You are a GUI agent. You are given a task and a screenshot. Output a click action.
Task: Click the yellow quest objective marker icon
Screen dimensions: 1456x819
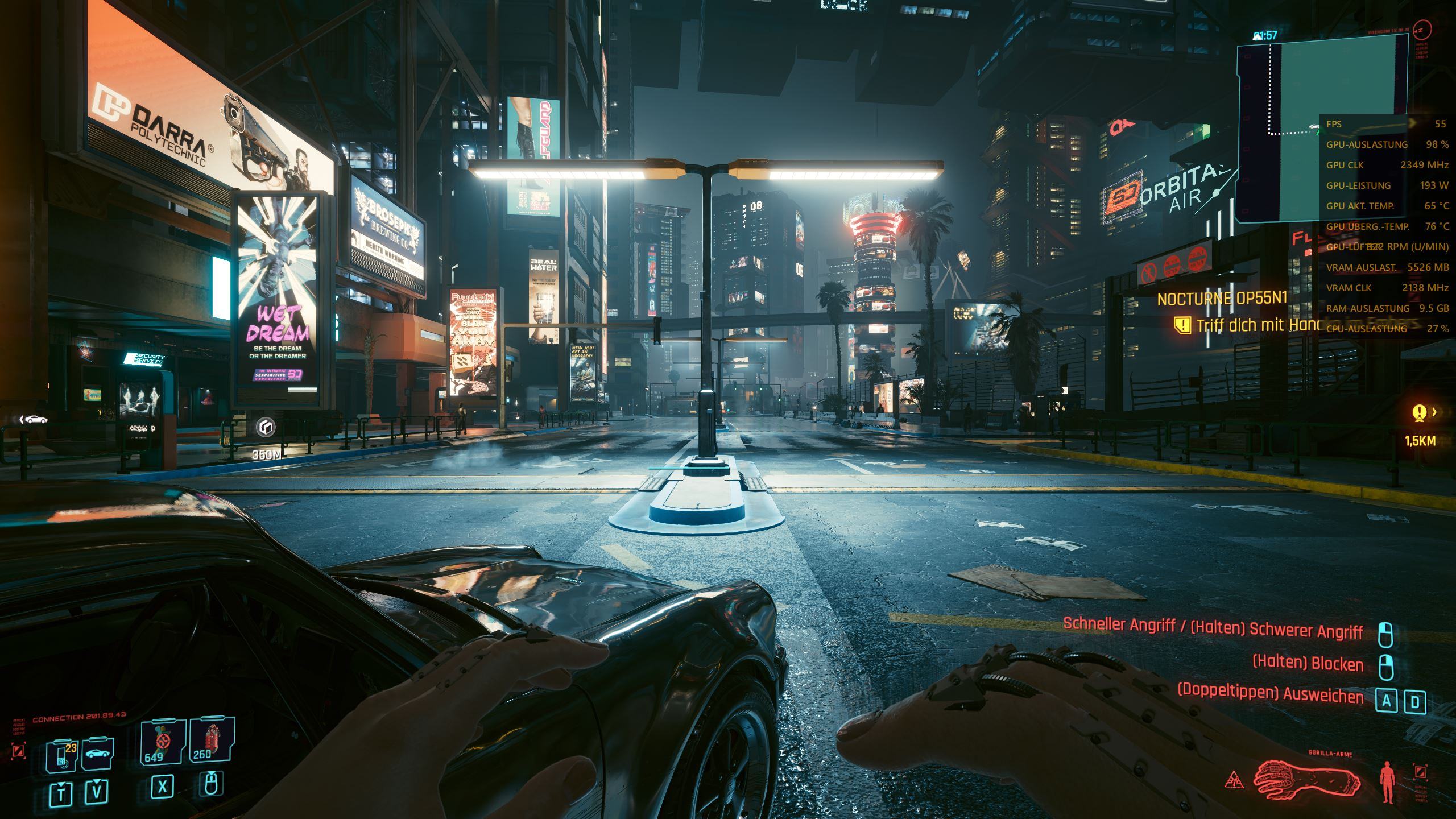pos(1183,325)
